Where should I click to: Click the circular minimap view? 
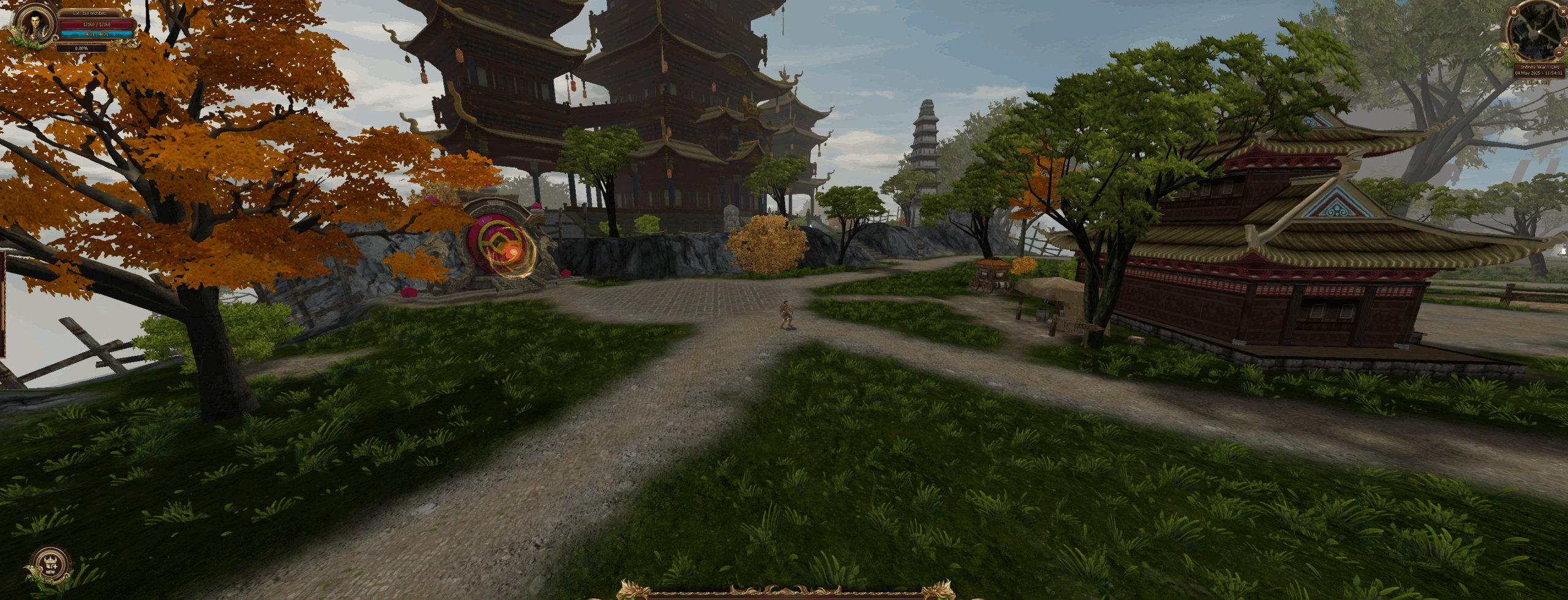coord(1539,32)
